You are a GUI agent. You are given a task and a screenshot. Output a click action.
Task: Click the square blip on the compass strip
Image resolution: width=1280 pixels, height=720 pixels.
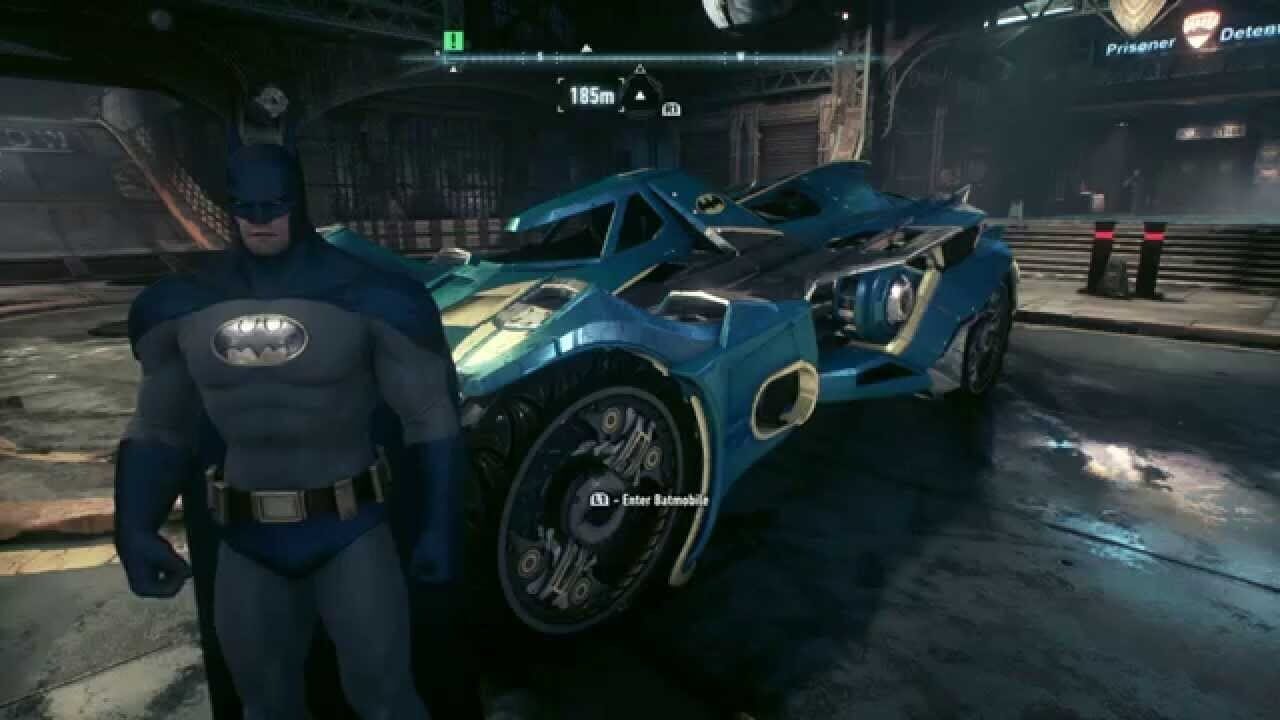tap(739, 56)
